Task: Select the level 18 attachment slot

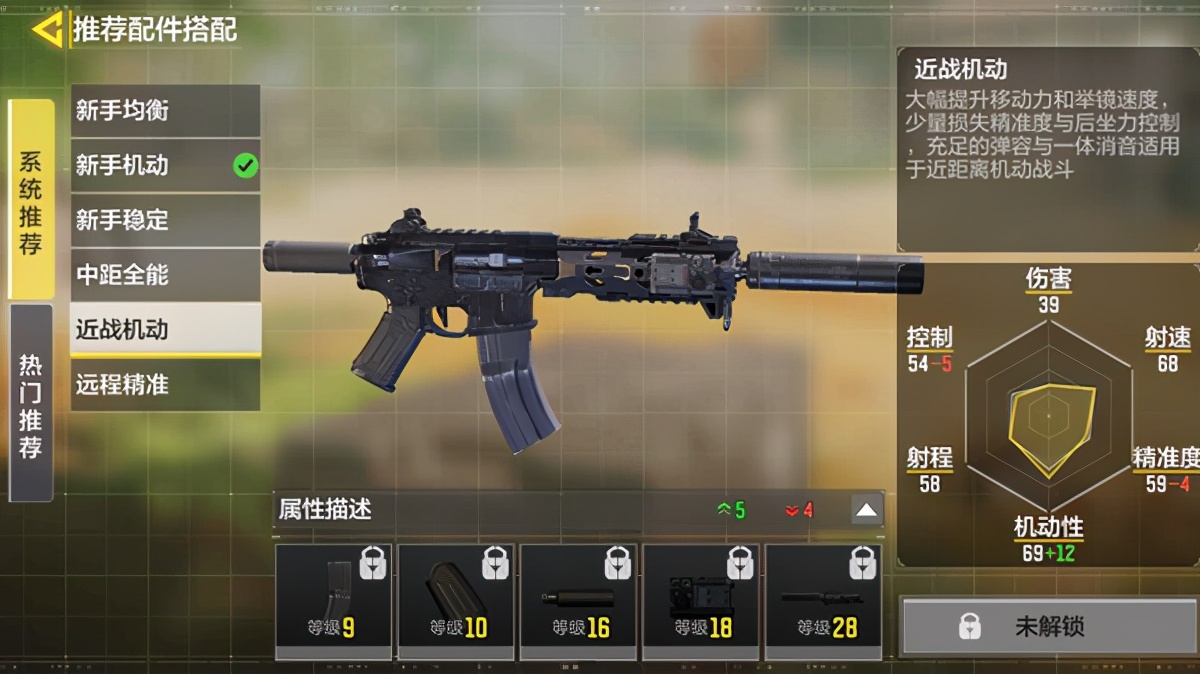Action: pos(701,601)
